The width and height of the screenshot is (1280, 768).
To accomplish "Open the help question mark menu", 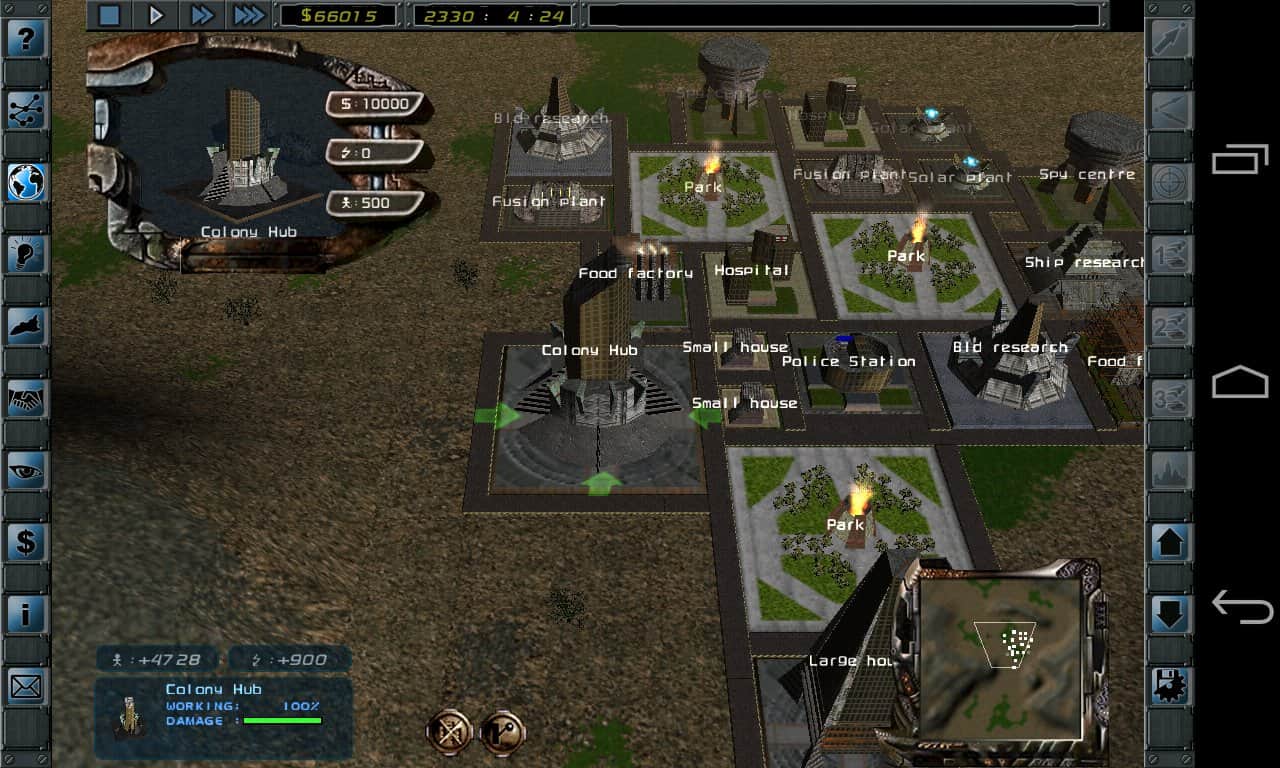I will tap(26, 40).
